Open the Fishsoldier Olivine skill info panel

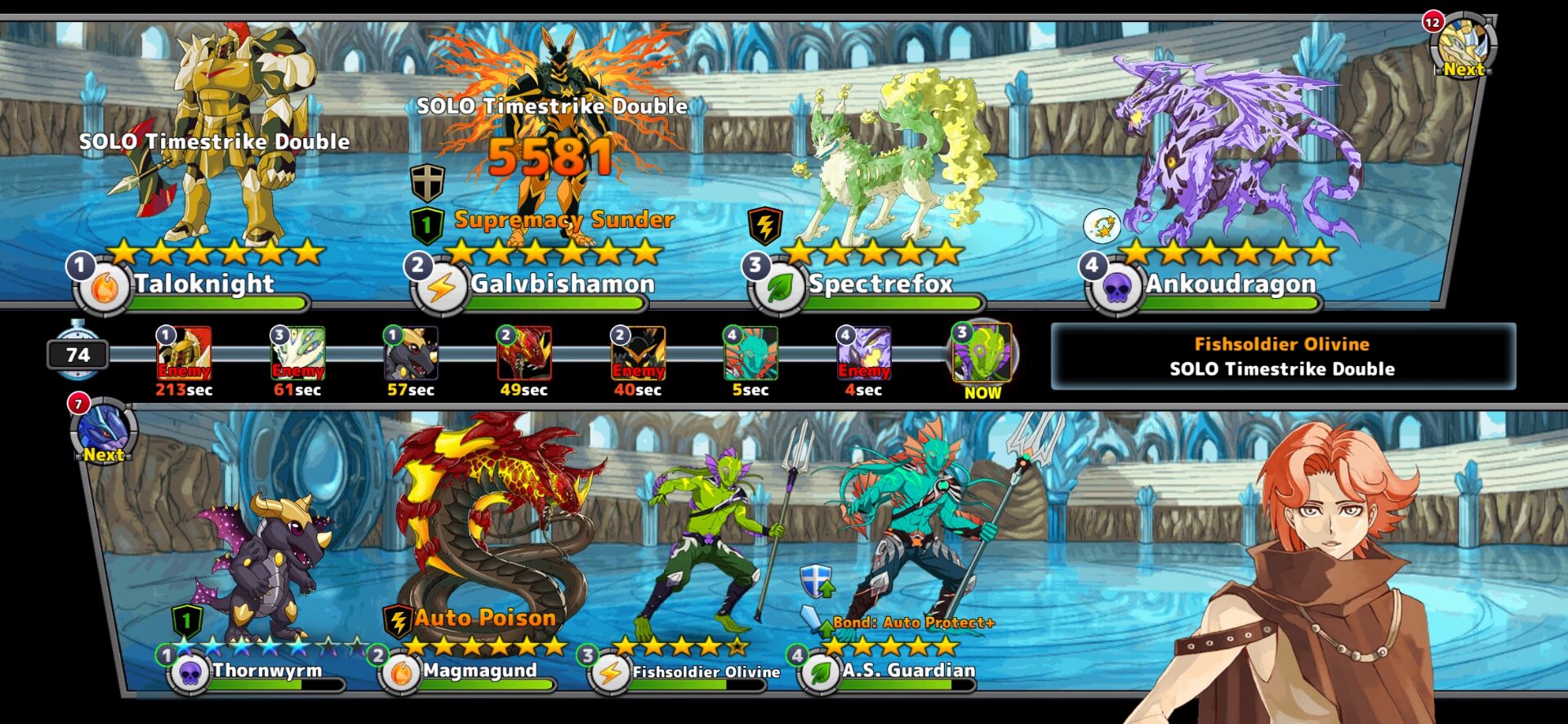pyautogui.click(x=1282, y=356)
